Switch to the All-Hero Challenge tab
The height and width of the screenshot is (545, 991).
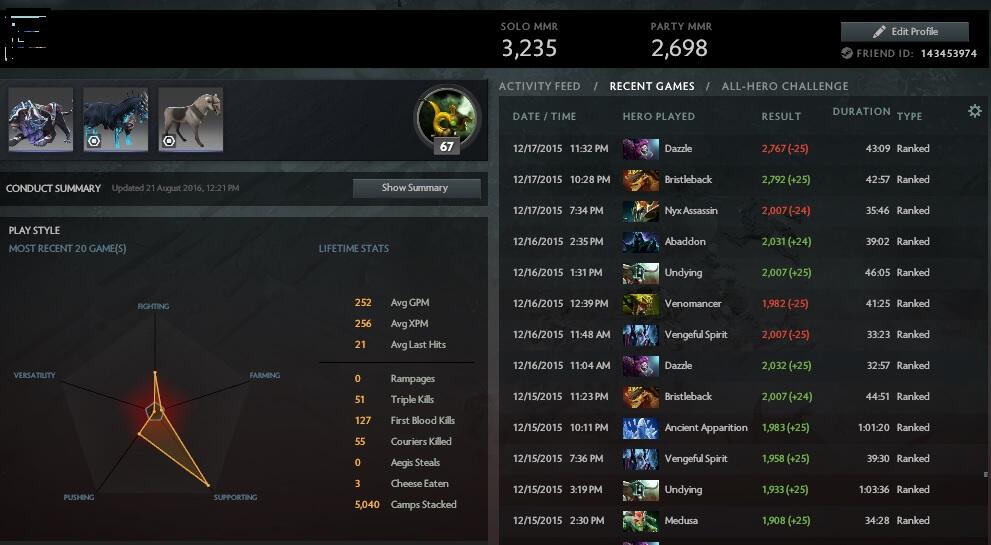(784, 87)
